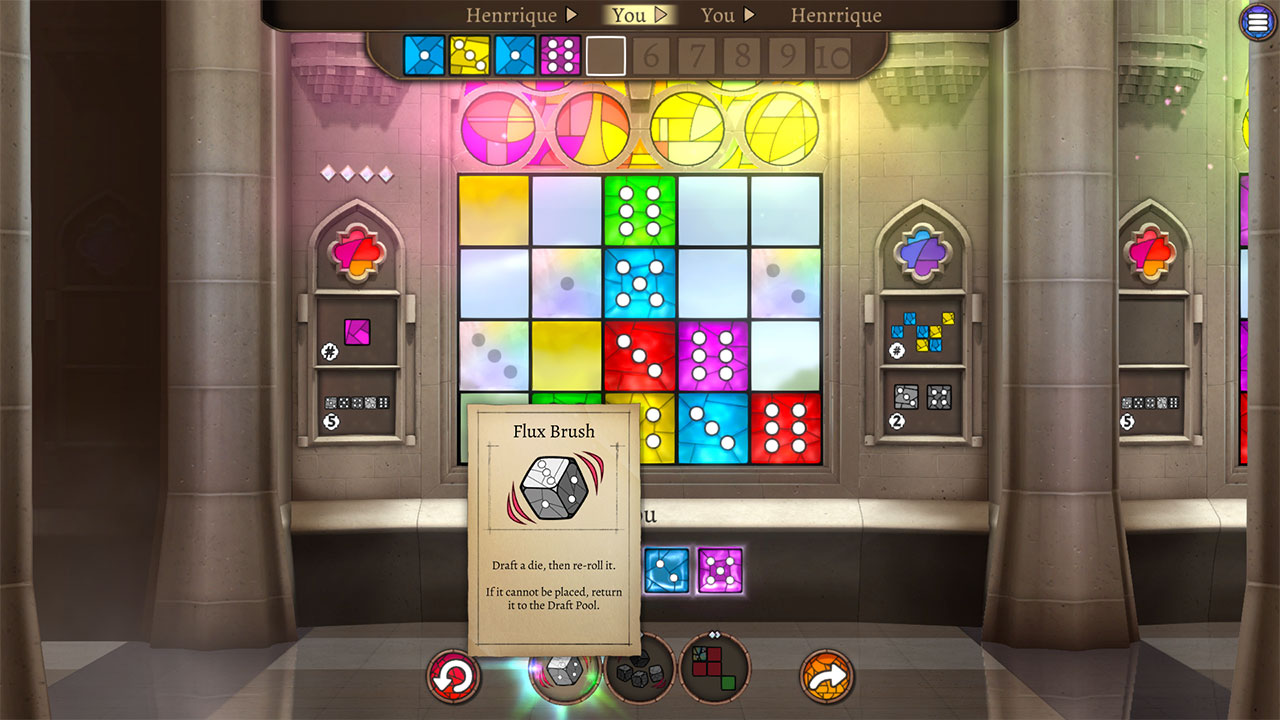Switch to the rightmost Henrrique turn tab
Screen dimensions: 1280x720
click(835, 14)
